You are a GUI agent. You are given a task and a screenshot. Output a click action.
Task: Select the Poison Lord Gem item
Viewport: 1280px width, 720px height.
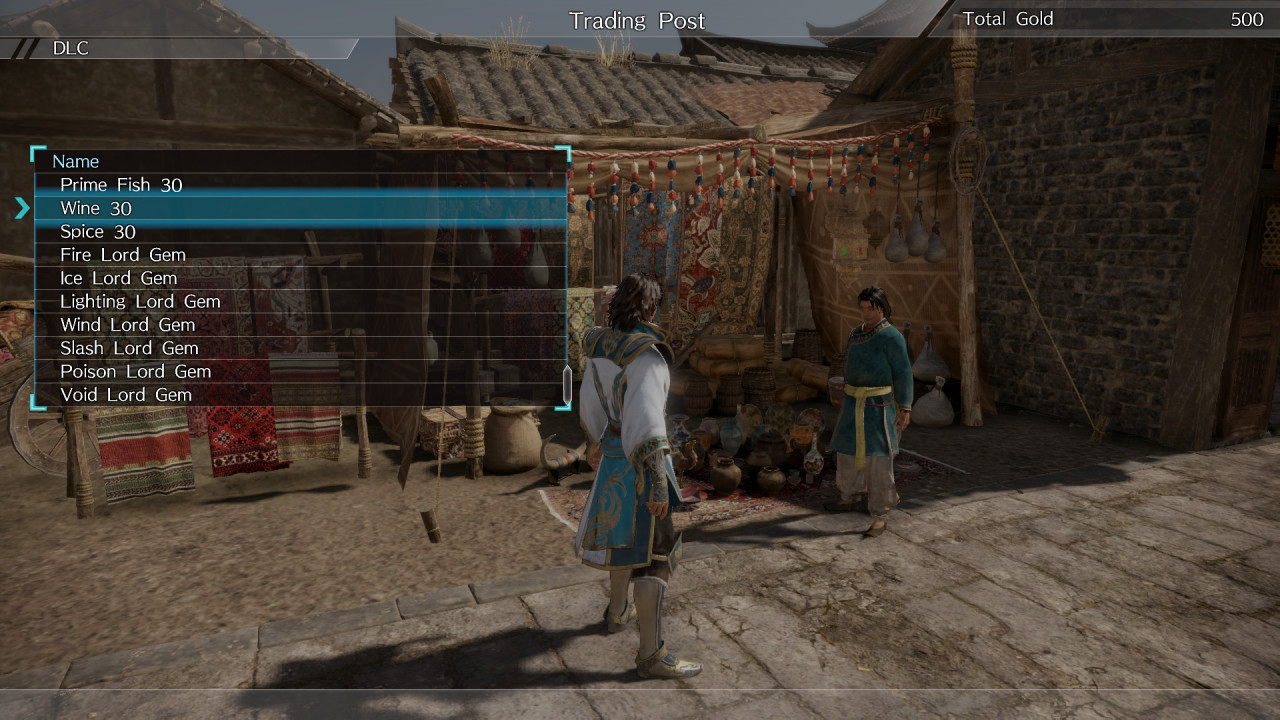(133, 371)
